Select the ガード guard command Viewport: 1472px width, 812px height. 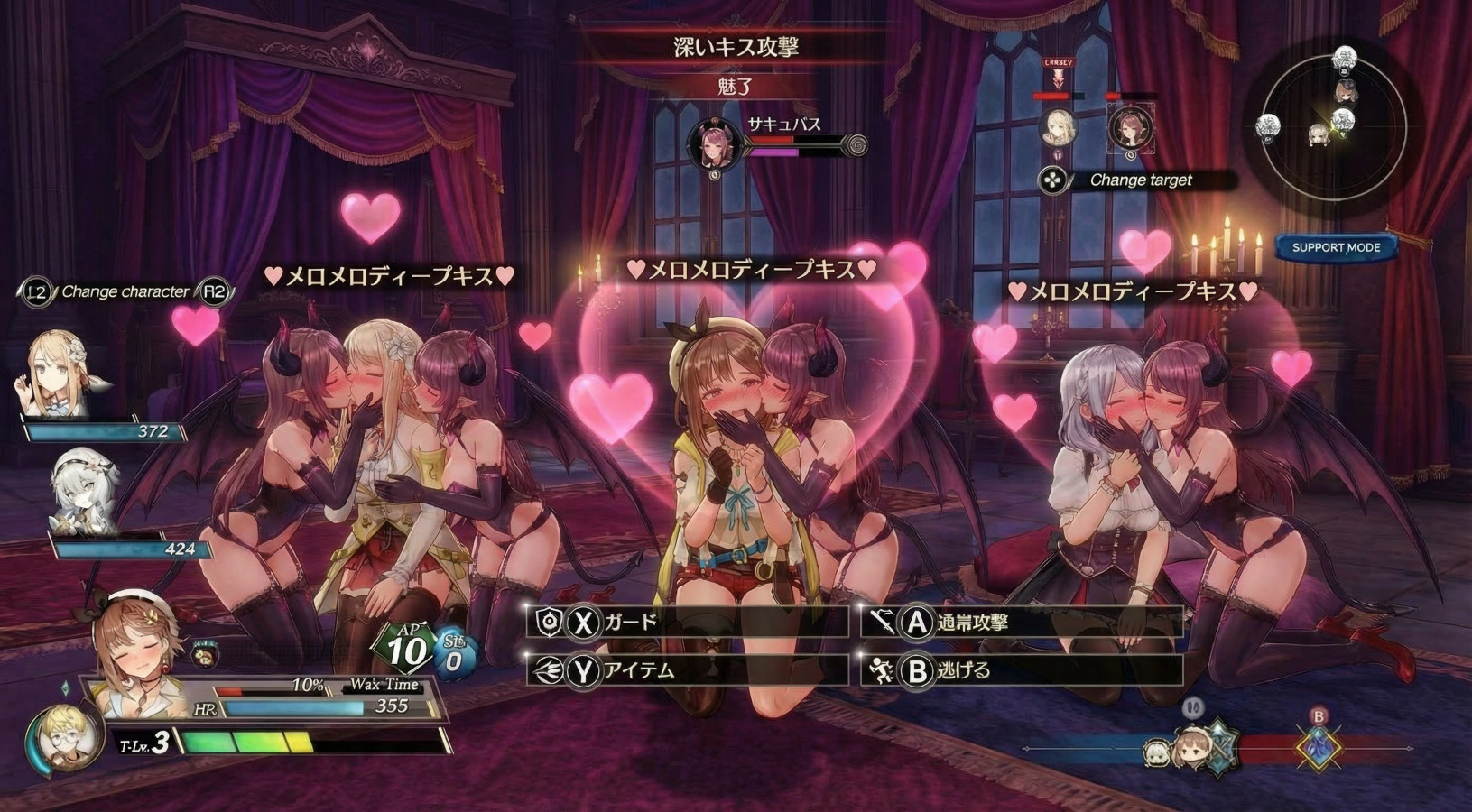(686, 623)
